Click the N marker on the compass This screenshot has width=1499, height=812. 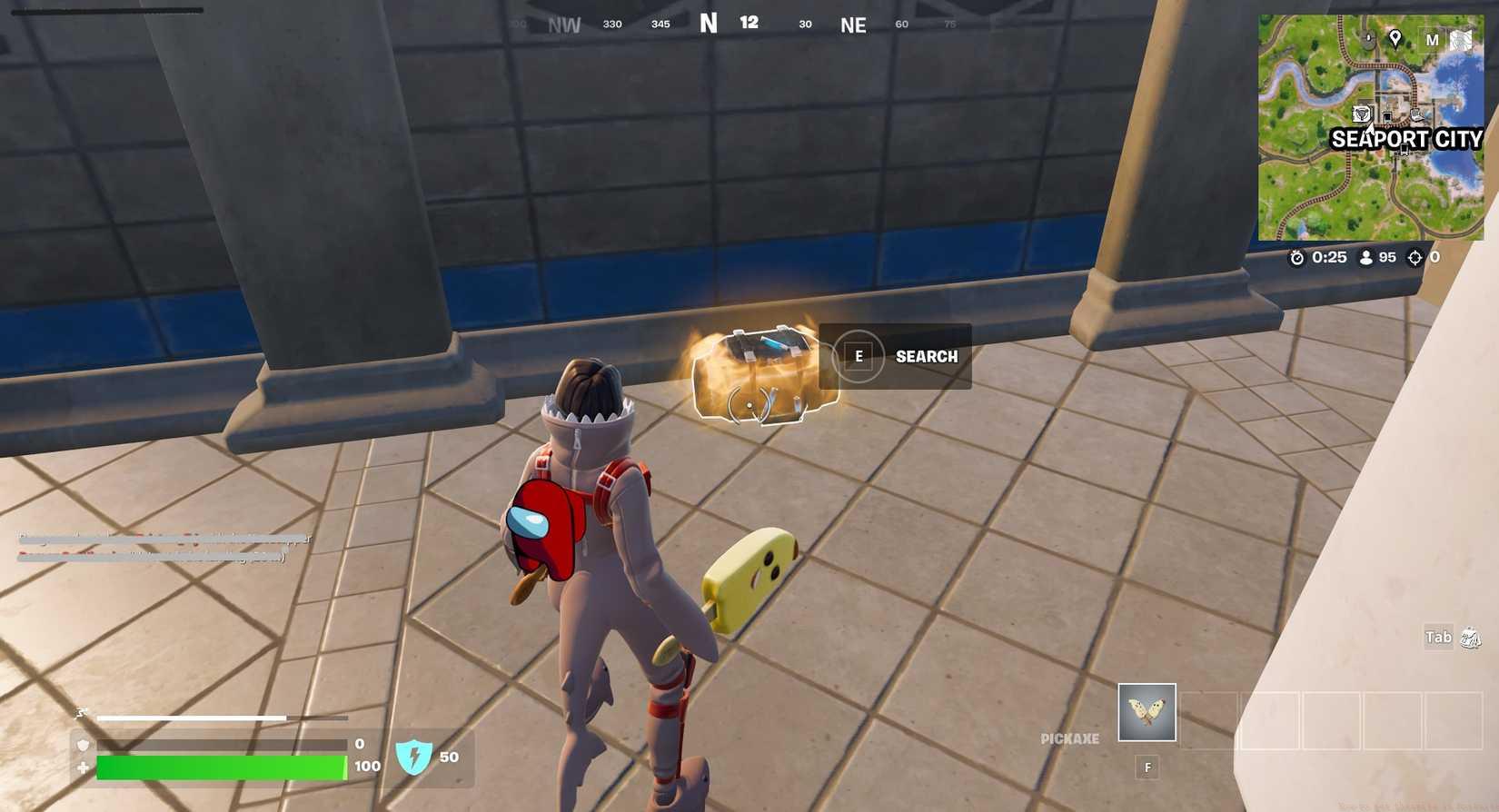coord(709,21)
